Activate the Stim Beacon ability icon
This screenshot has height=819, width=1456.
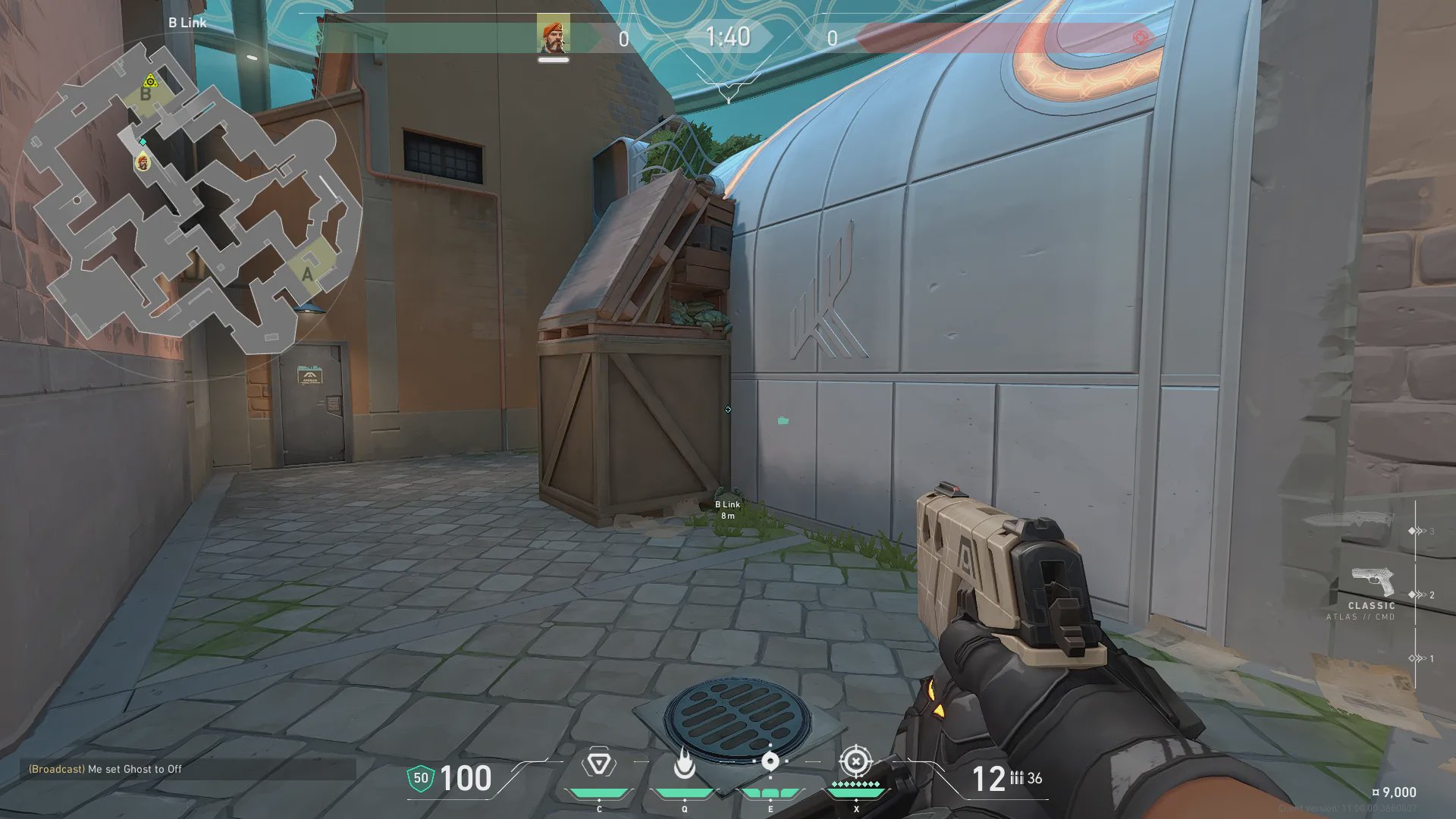pos(598,764)
